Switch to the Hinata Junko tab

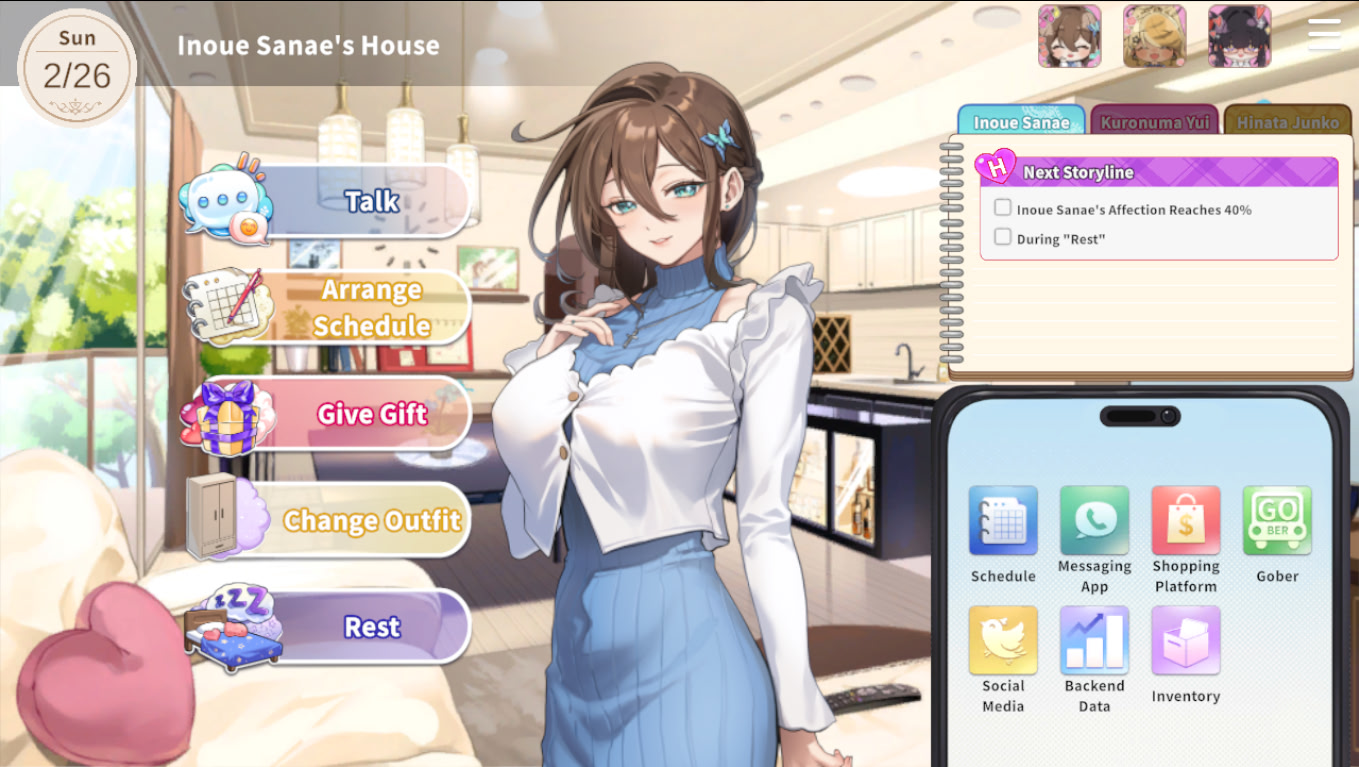(x=1287, y=119)
